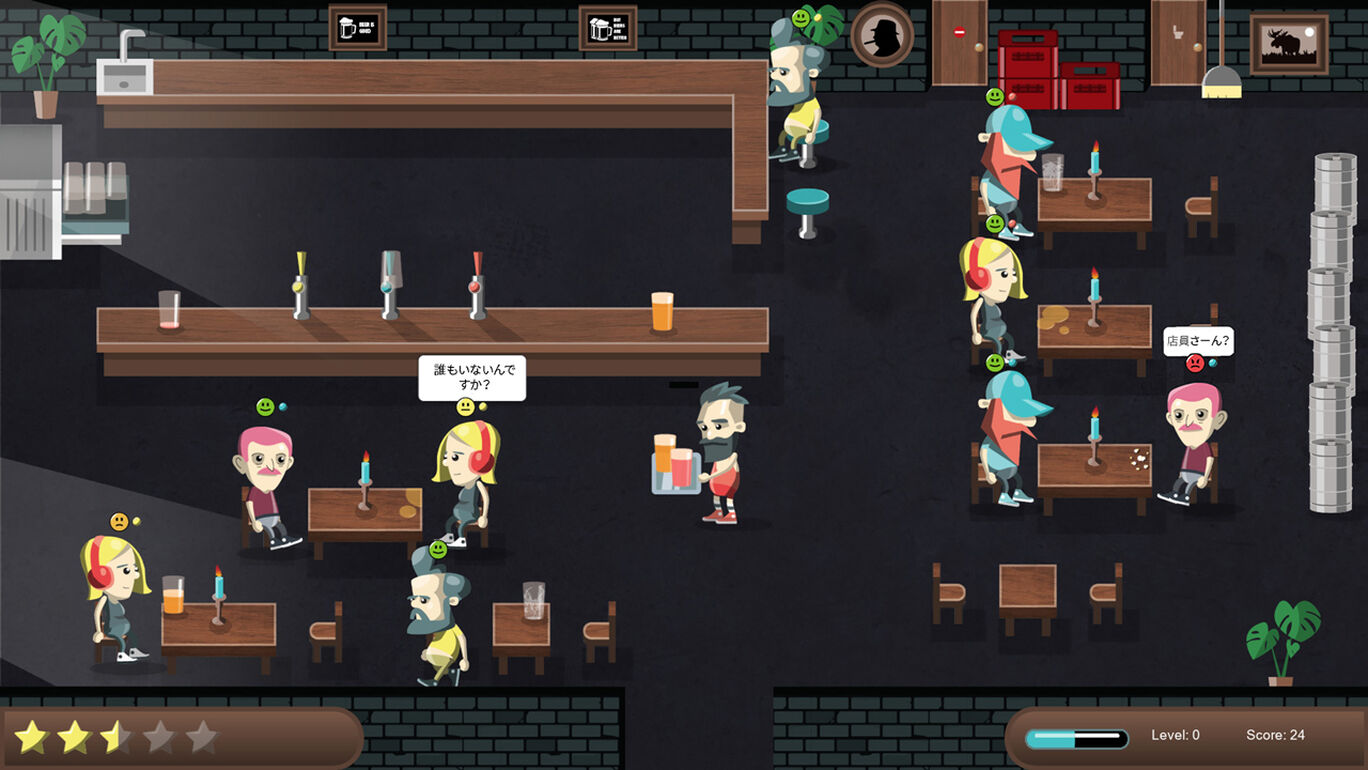Click the toilet door sign
Viewport: 1368px width, 770px height.
tap(1180, 33)
